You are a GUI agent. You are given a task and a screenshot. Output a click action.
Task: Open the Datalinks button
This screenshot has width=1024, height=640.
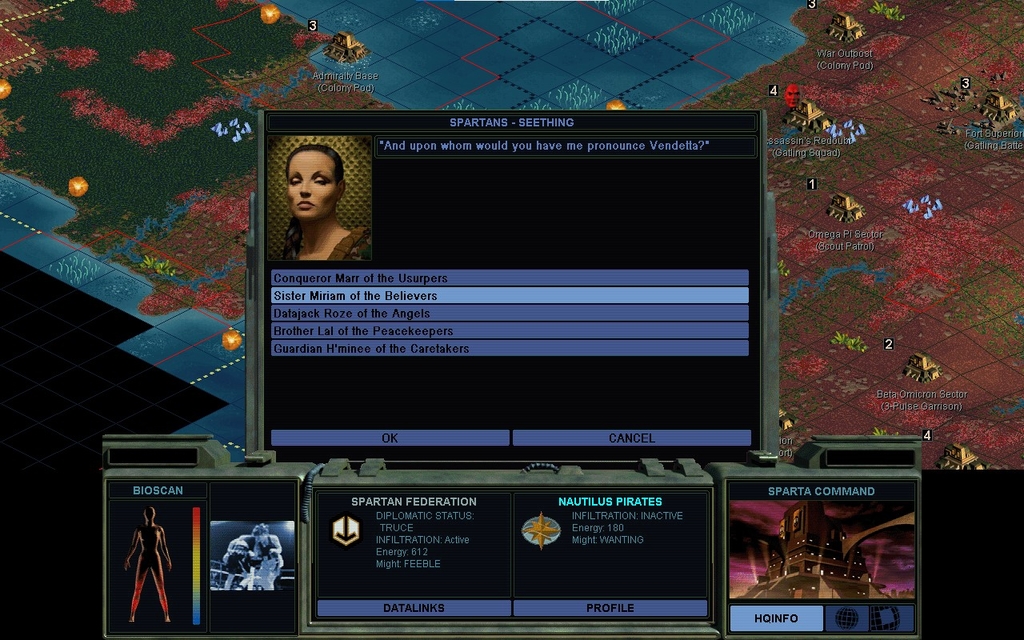tap(413, 608)
